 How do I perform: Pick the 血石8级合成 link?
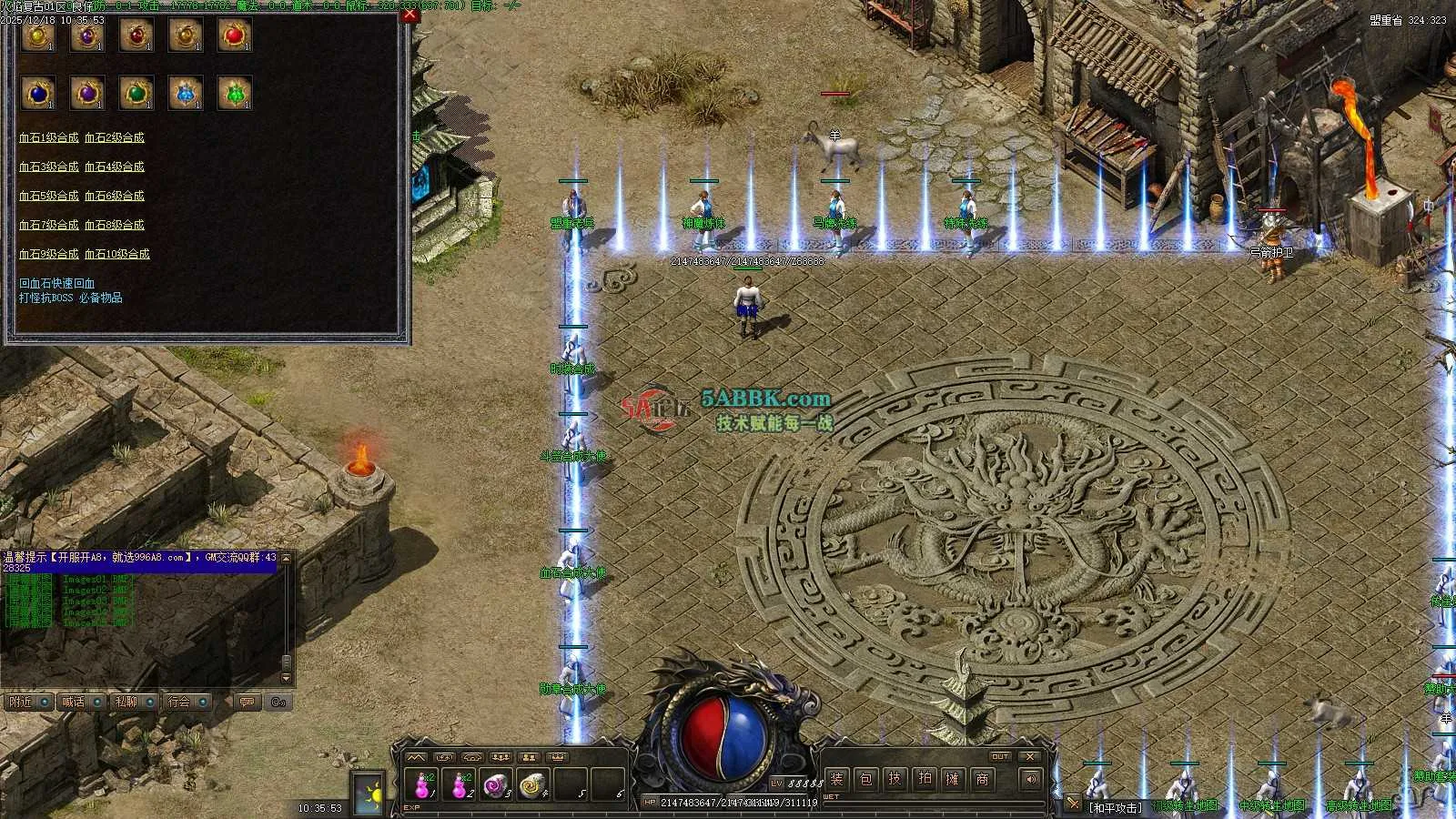(114, 226)
